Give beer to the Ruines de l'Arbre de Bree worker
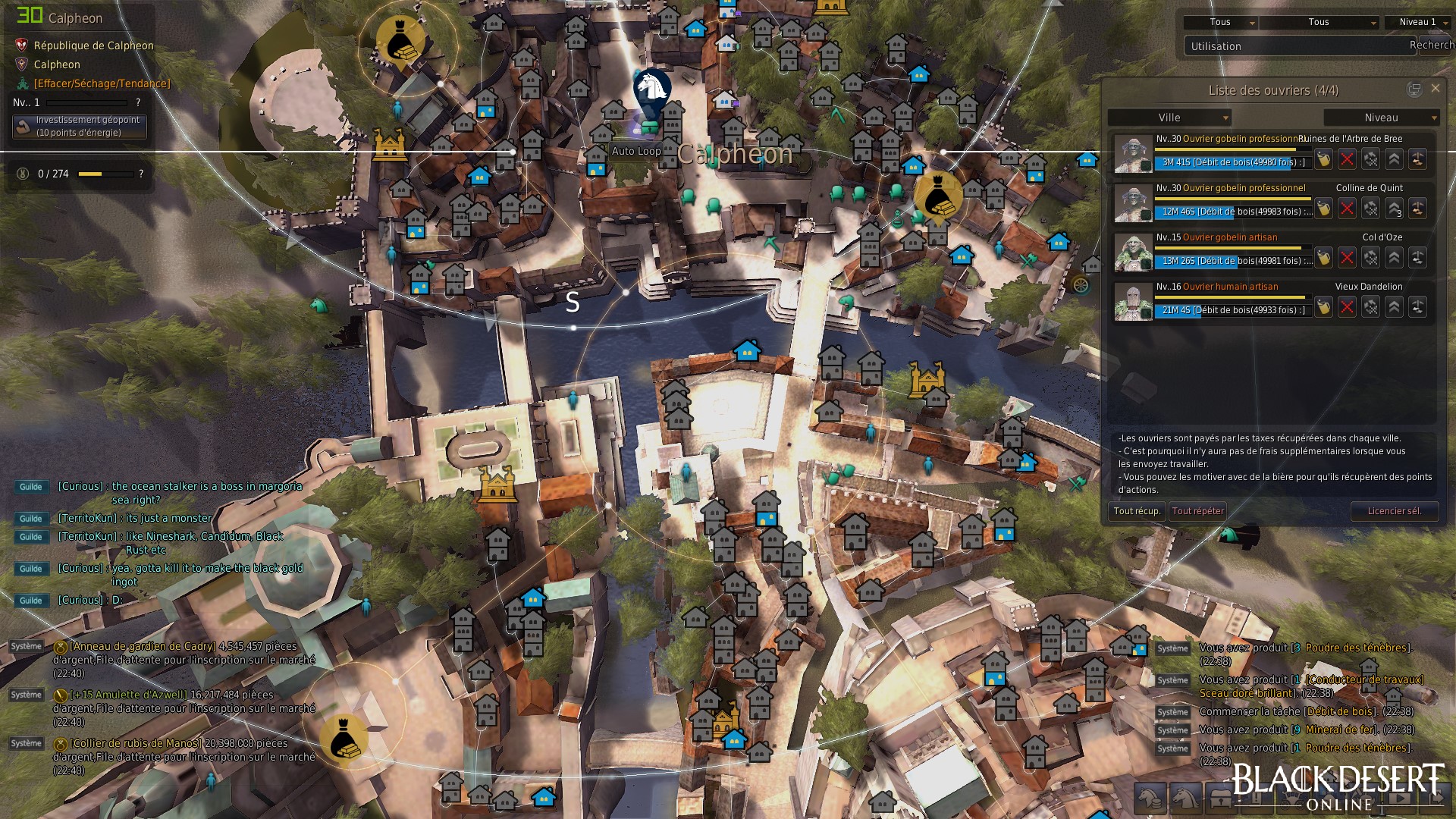Viewport: 1456px width, 819px height. [x=1323, y=159]
